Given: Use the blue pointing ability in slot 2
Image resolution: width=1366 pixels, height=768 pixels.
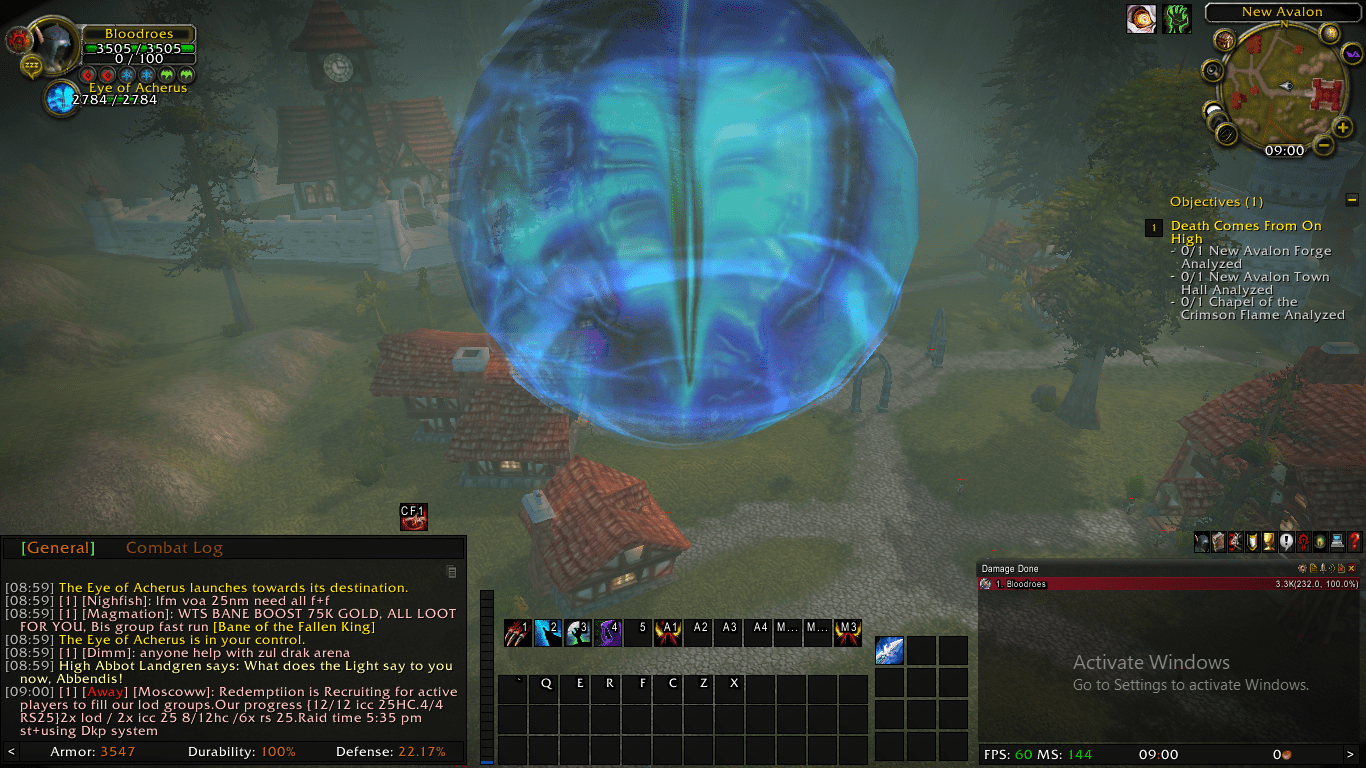Looking at the screenshot, I should point(547,633).
